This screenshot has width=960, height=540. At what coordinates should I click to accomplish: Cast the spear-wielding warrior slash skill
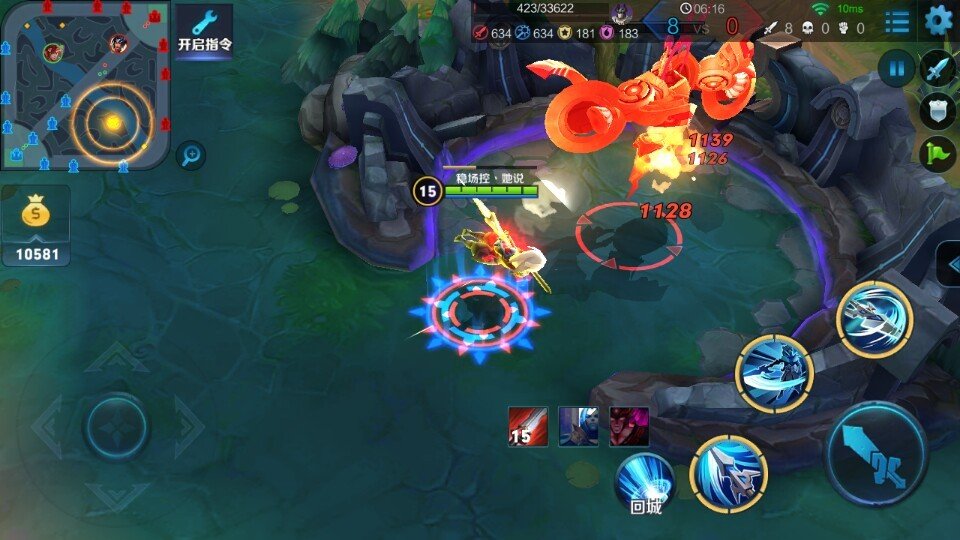click(774, 373)
